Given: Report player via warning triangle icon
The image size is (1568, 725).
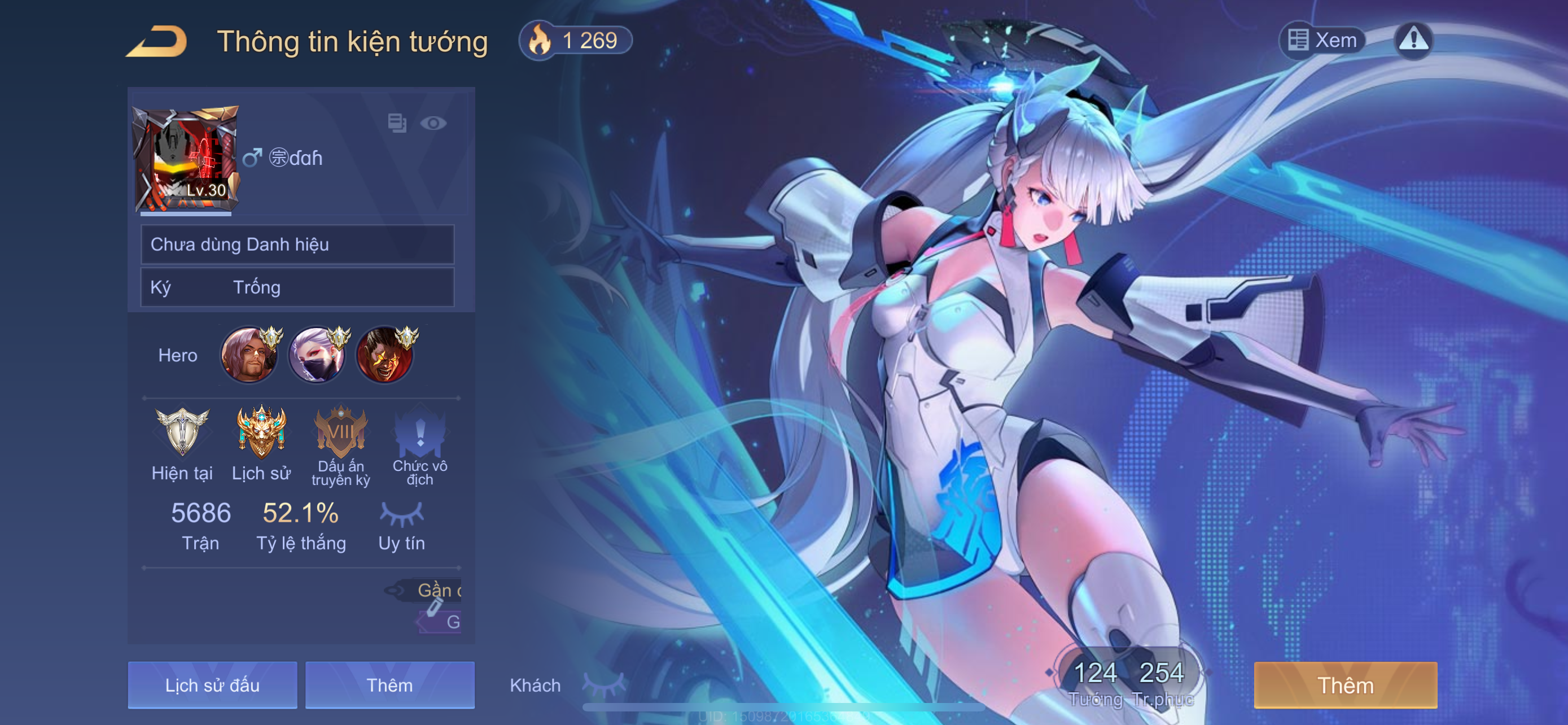Looking at the screenshot, I should [x=1413, y=40].
